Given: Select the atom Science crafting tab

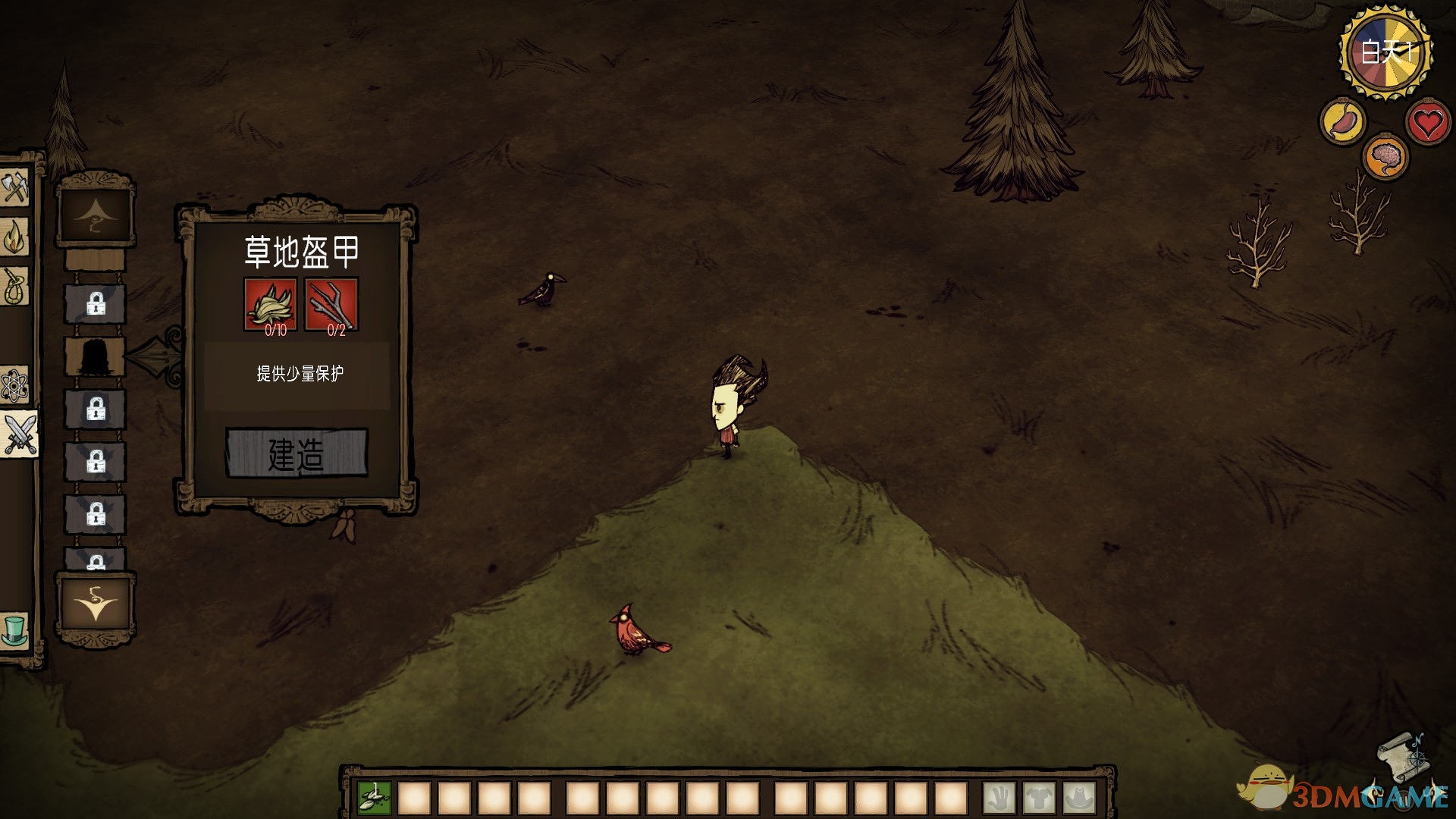Looking at the screenshot, I should [x=14, y=386].
